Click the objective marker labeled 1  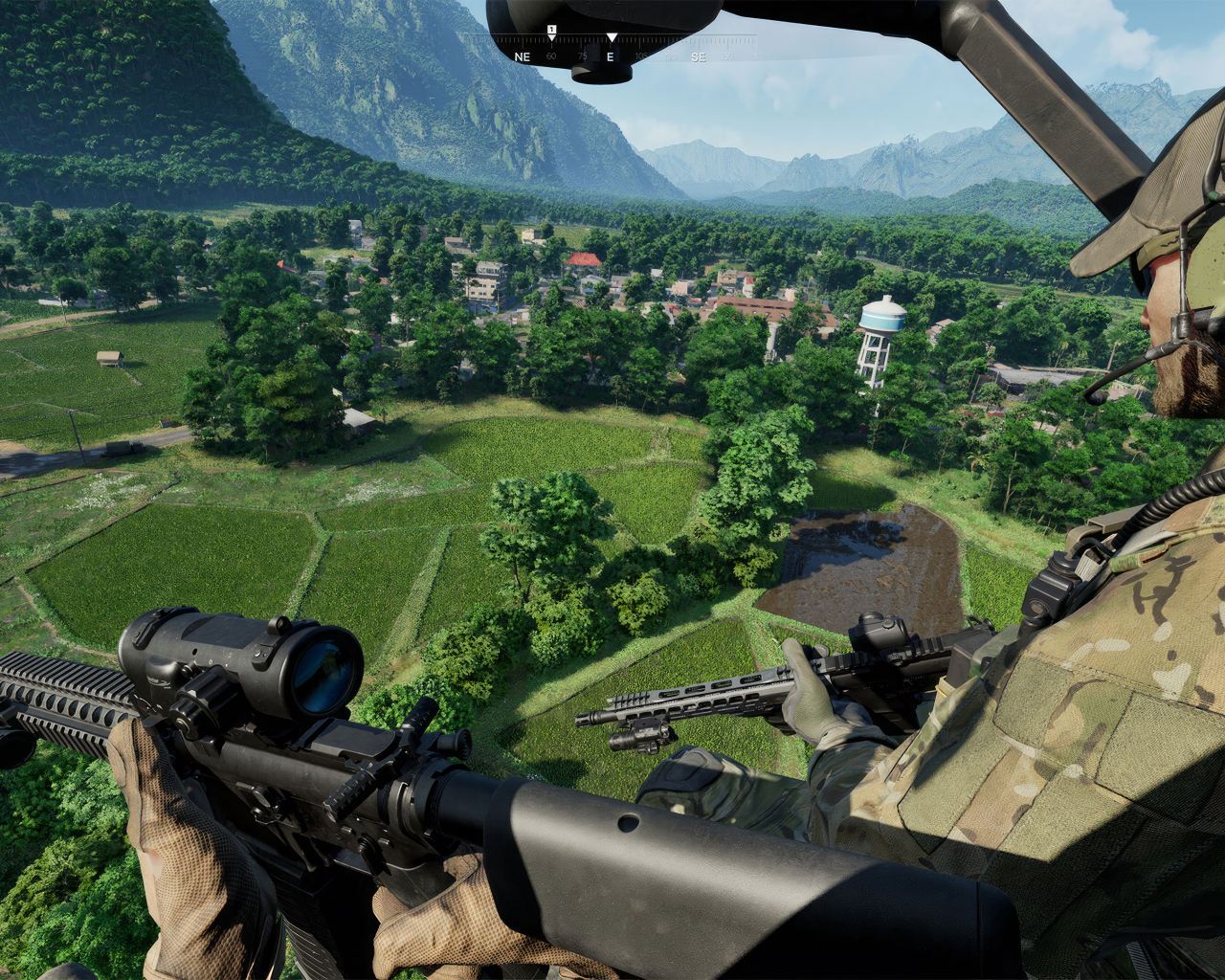click(x=550, y=29)
